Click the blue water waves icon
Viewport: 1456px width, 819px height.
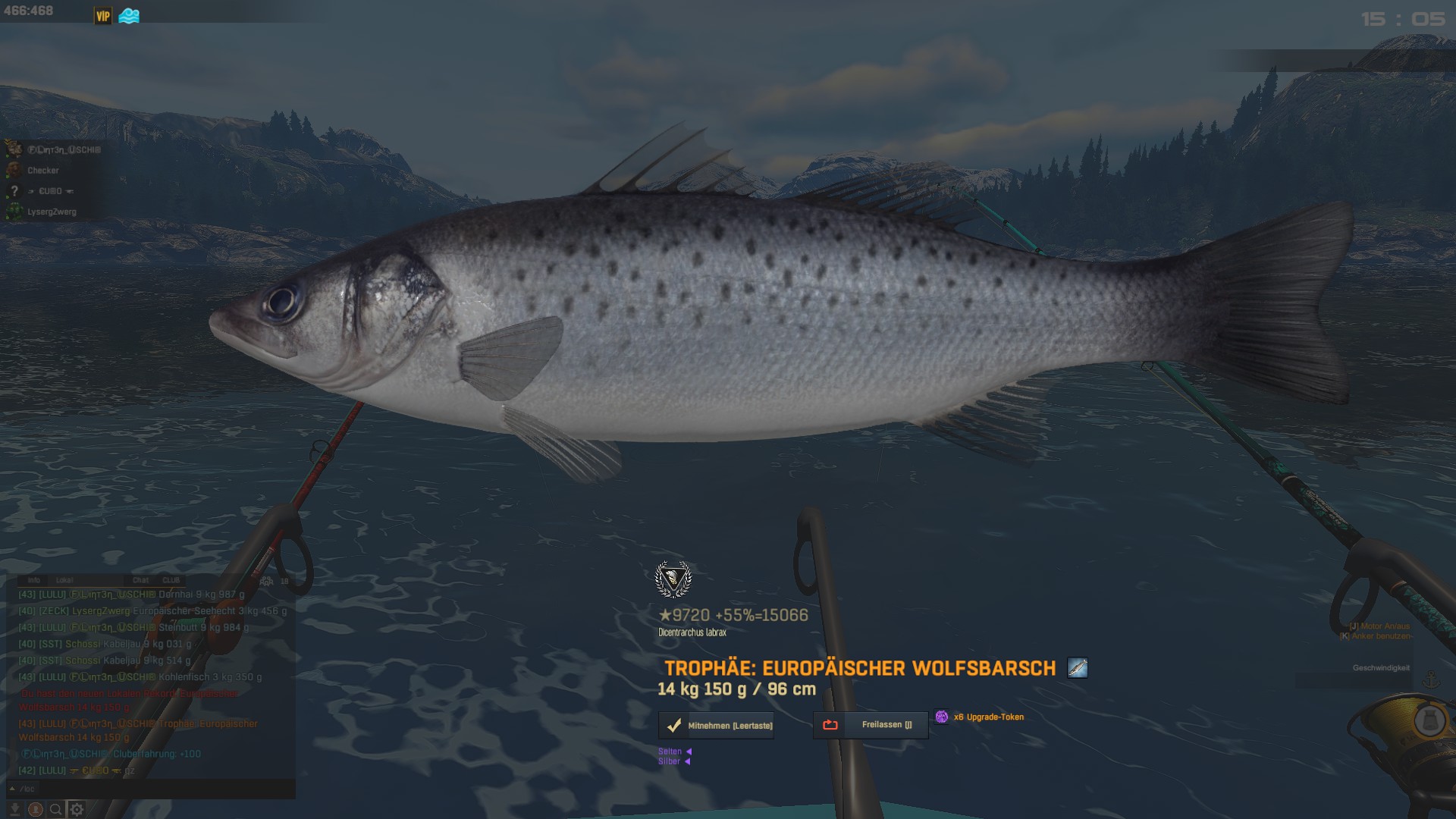click(129, 16)
